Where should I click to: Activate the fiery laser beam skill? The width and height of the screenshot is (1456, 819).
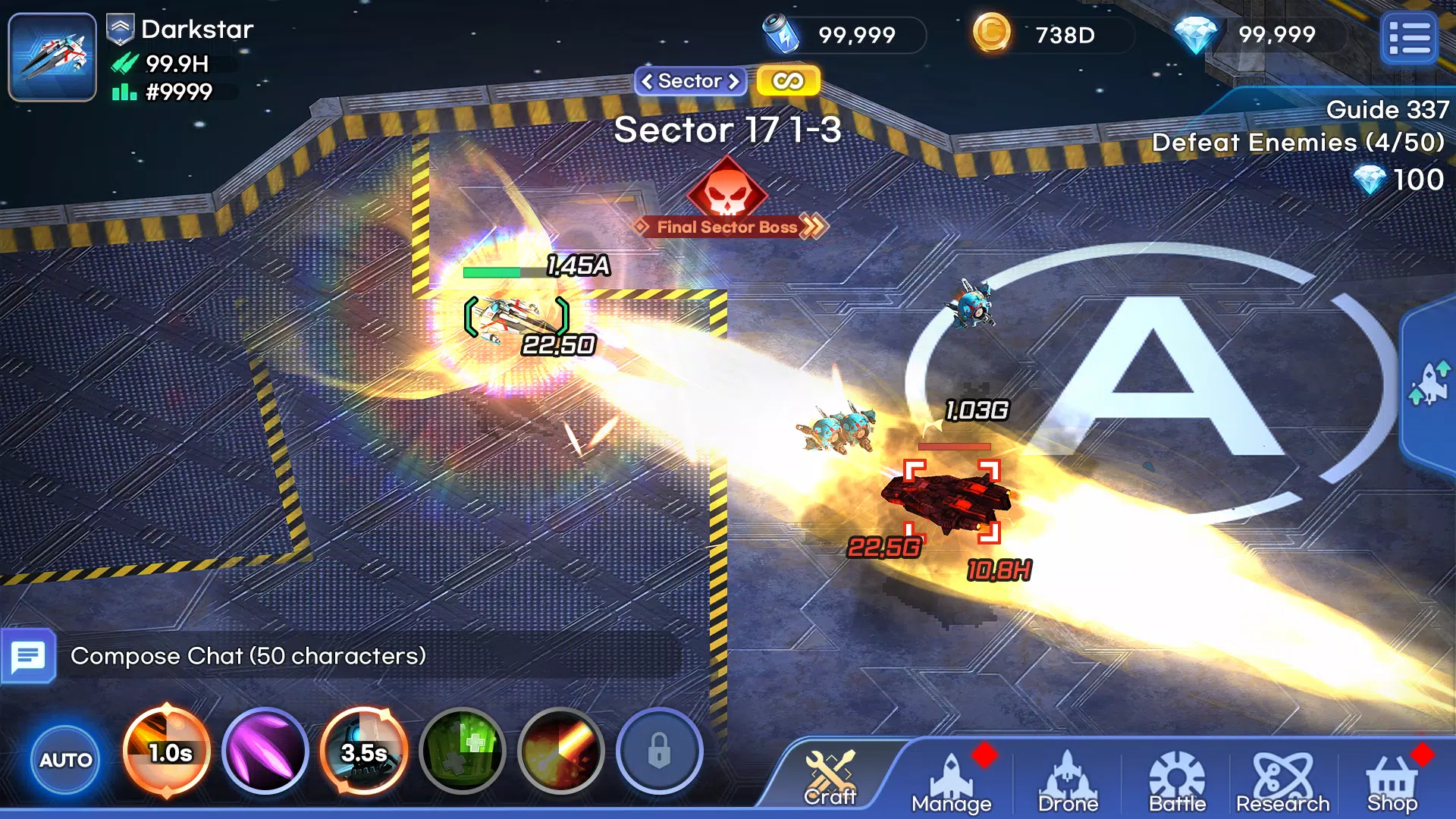coord(561,752)
